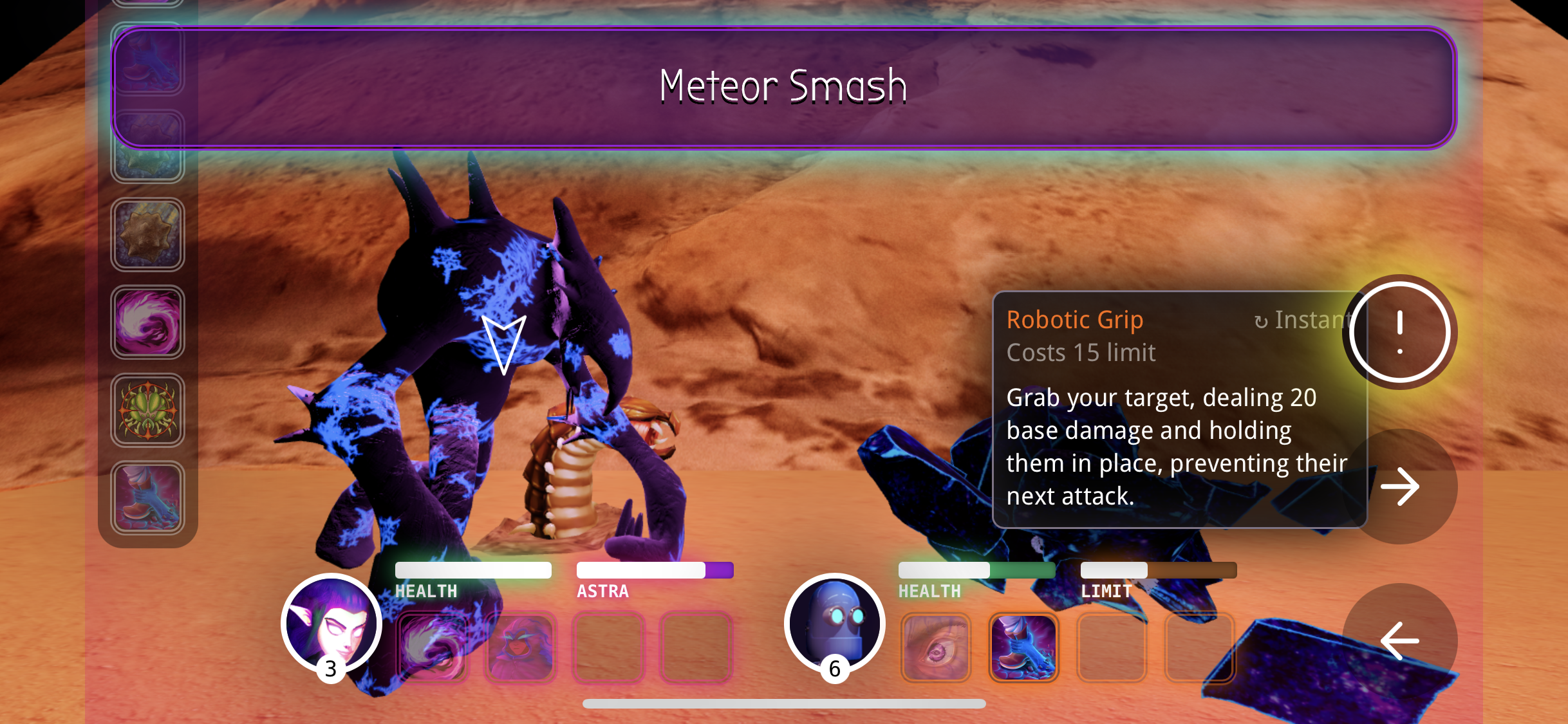This screenshot has height=724, width=1568.
Task: Click the spiked boulder ability icon in the sidebar
Action: [147, 235]
